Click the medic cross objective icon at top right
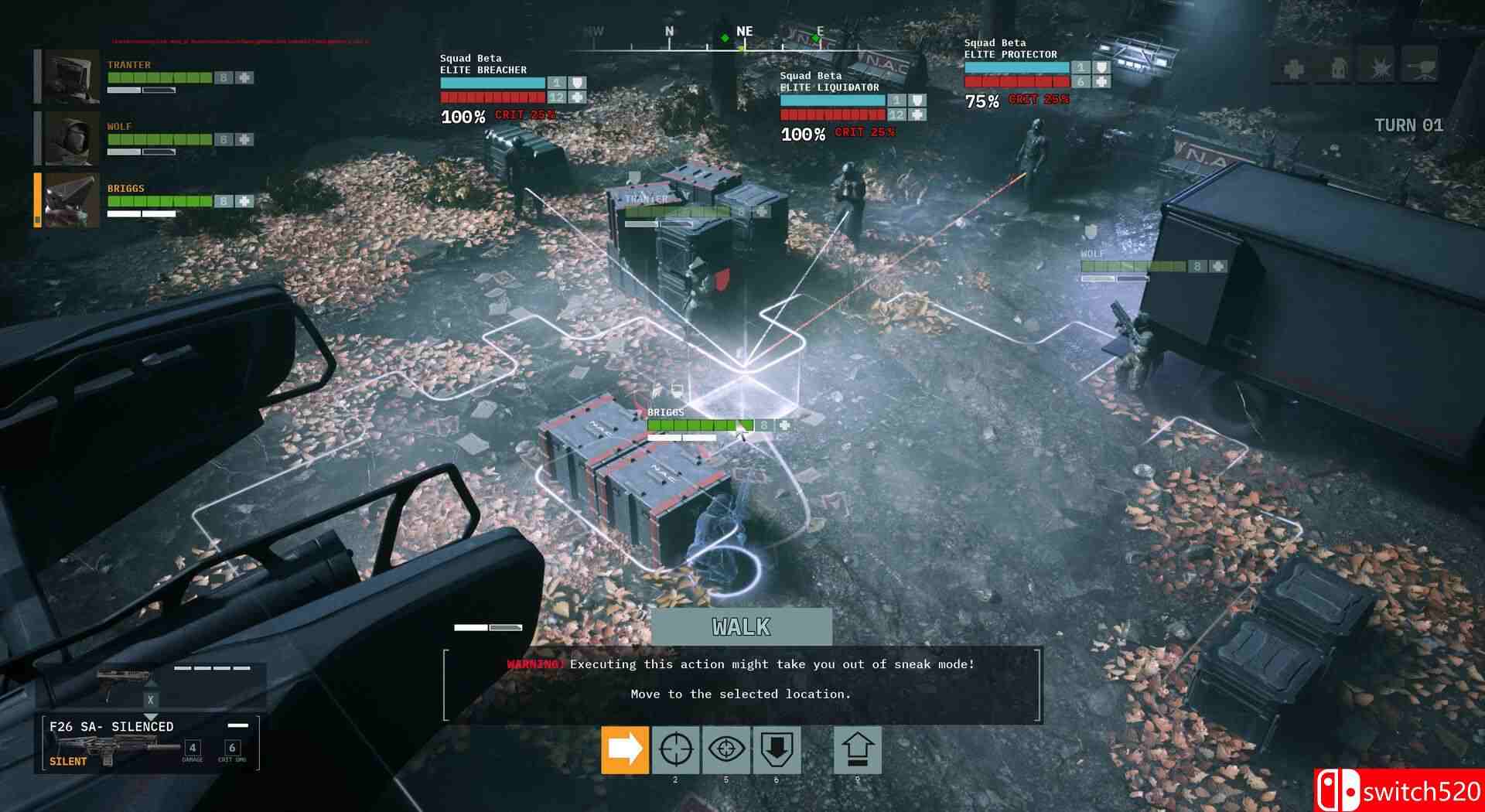 pos(1292,68)
